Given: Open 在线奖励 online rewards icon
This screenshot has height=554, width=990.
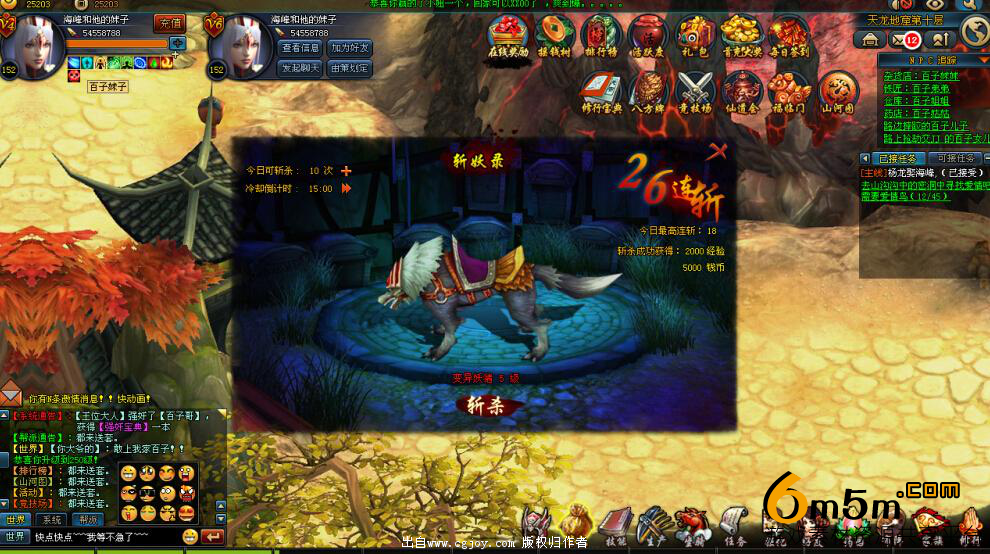Looking at the screenshot, I should coord(508,40).
